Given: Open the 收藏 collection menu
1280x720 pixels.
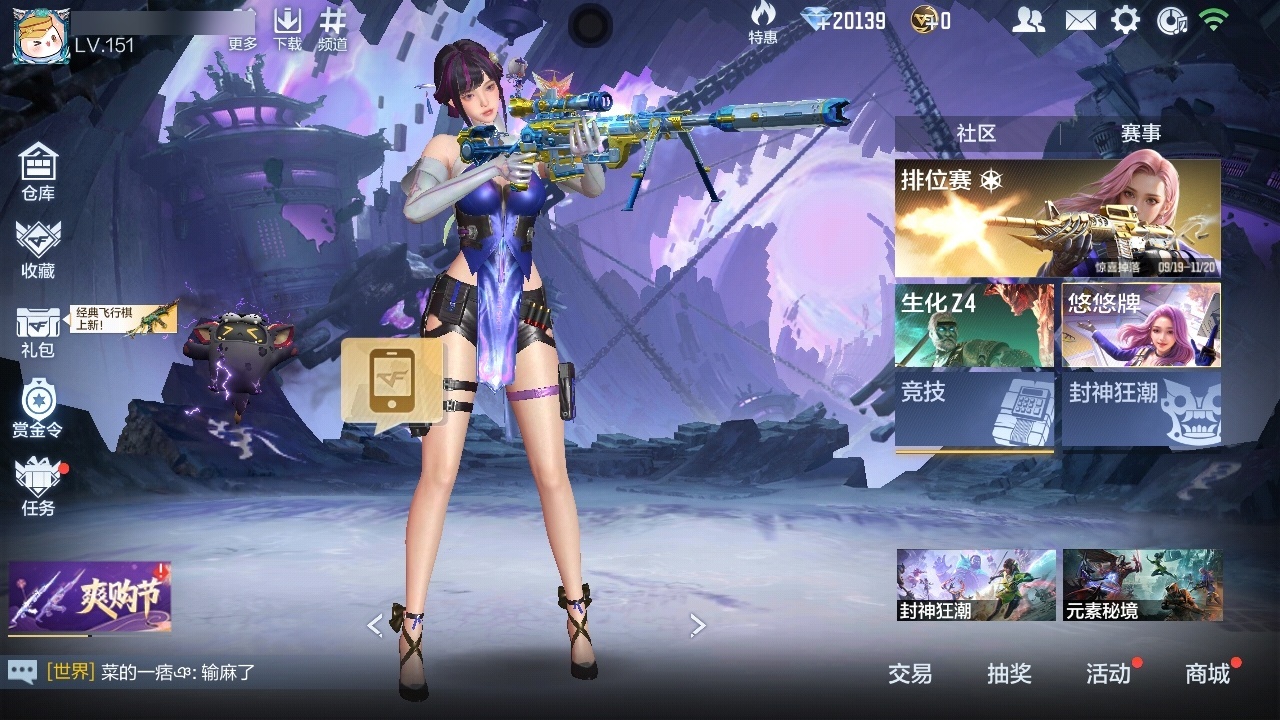Looking at the screenshot, I should 38,249.
